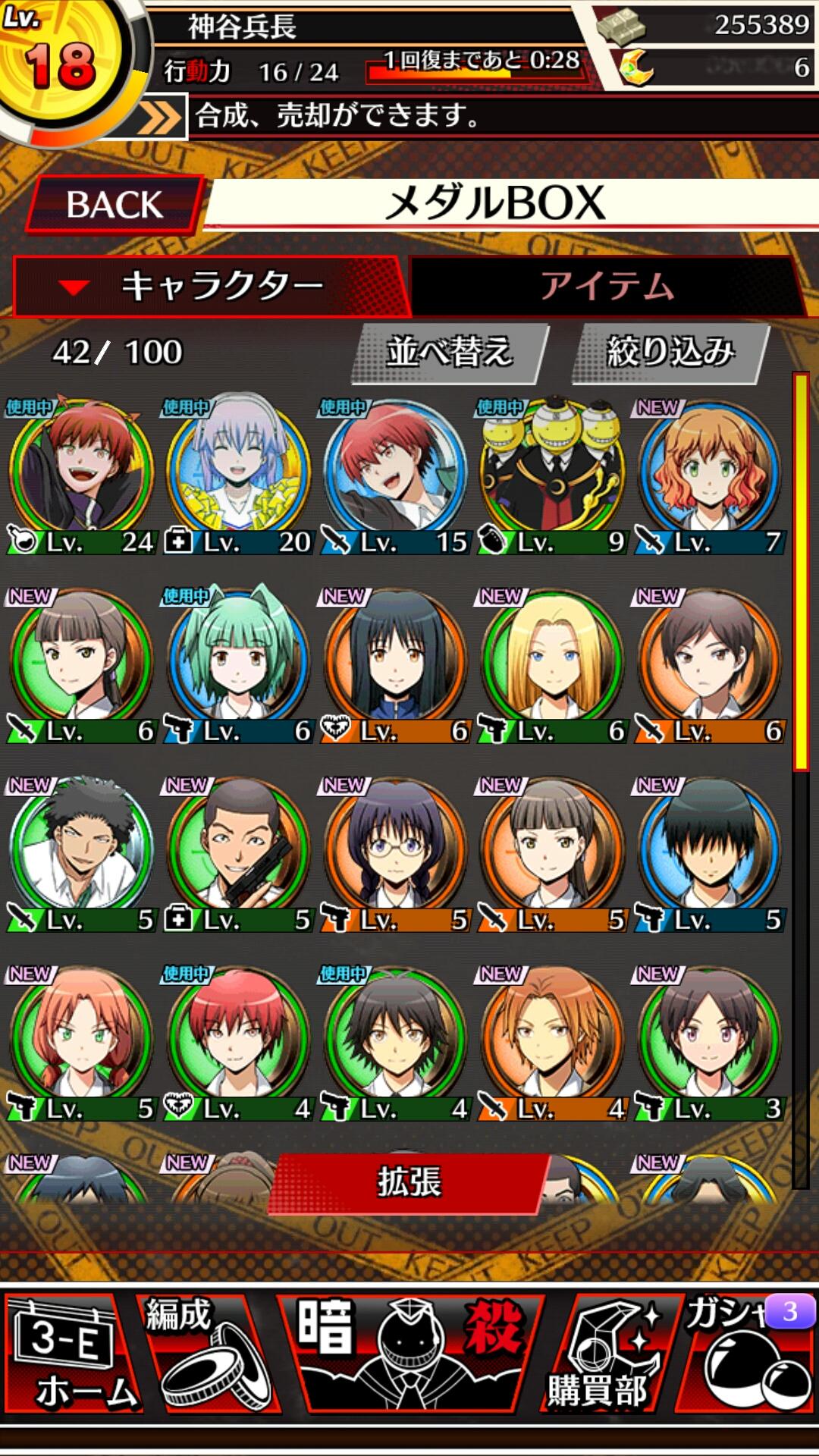Go back using the BACK button
The width and height of the screenshot is (819, 1456).
click(x=114, y=204)
